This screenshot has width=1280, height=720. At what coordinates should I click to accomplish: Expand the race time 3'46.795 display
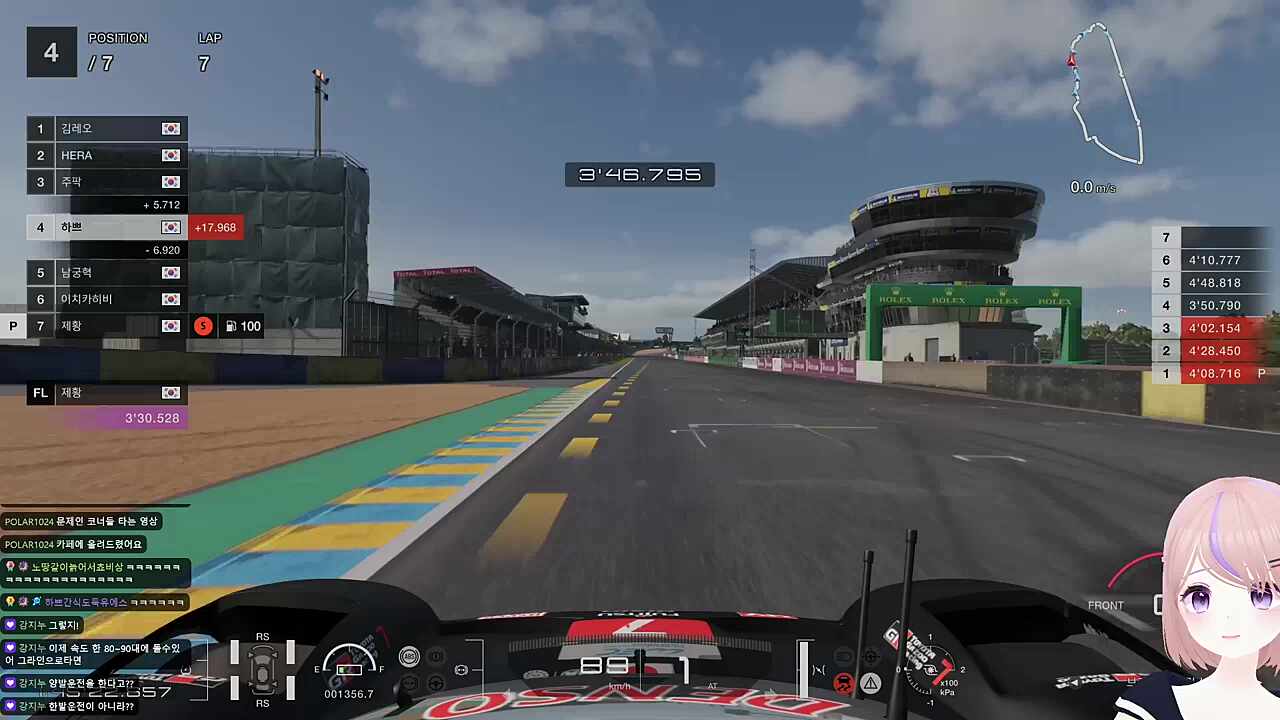coord(640,174)
